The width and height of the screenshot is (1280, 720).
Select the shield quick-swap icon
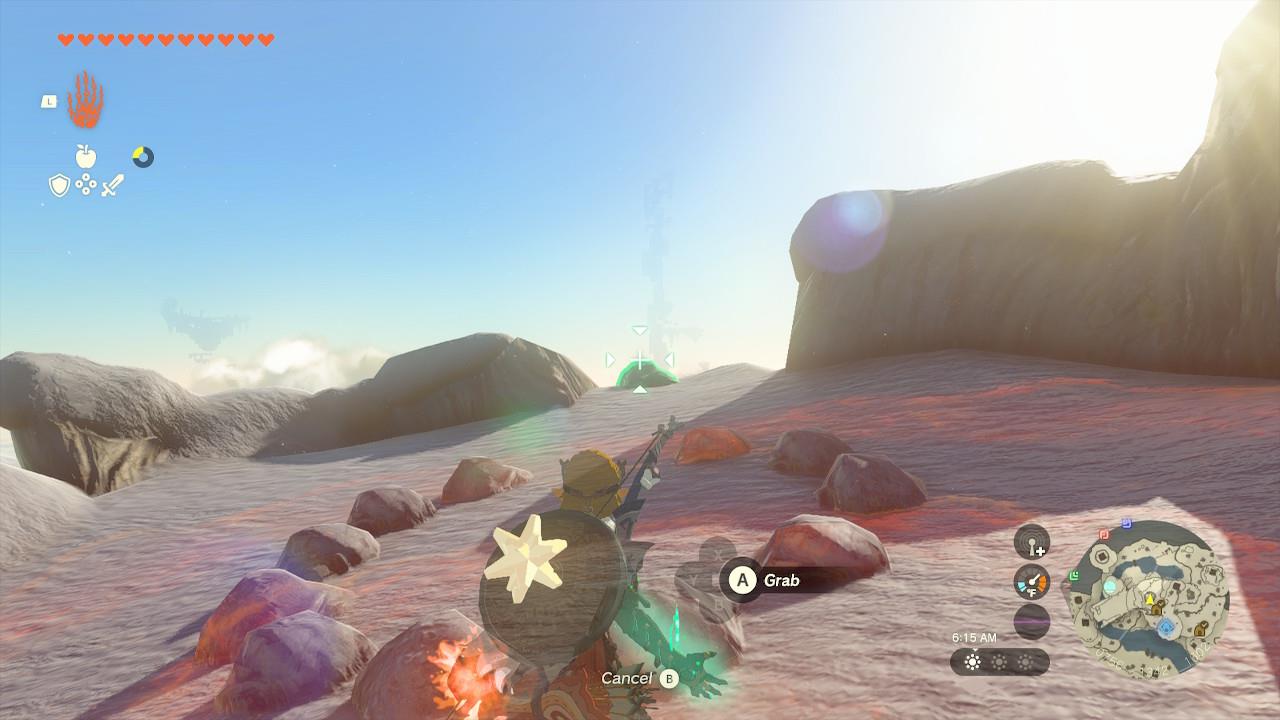tap(59, 185)
